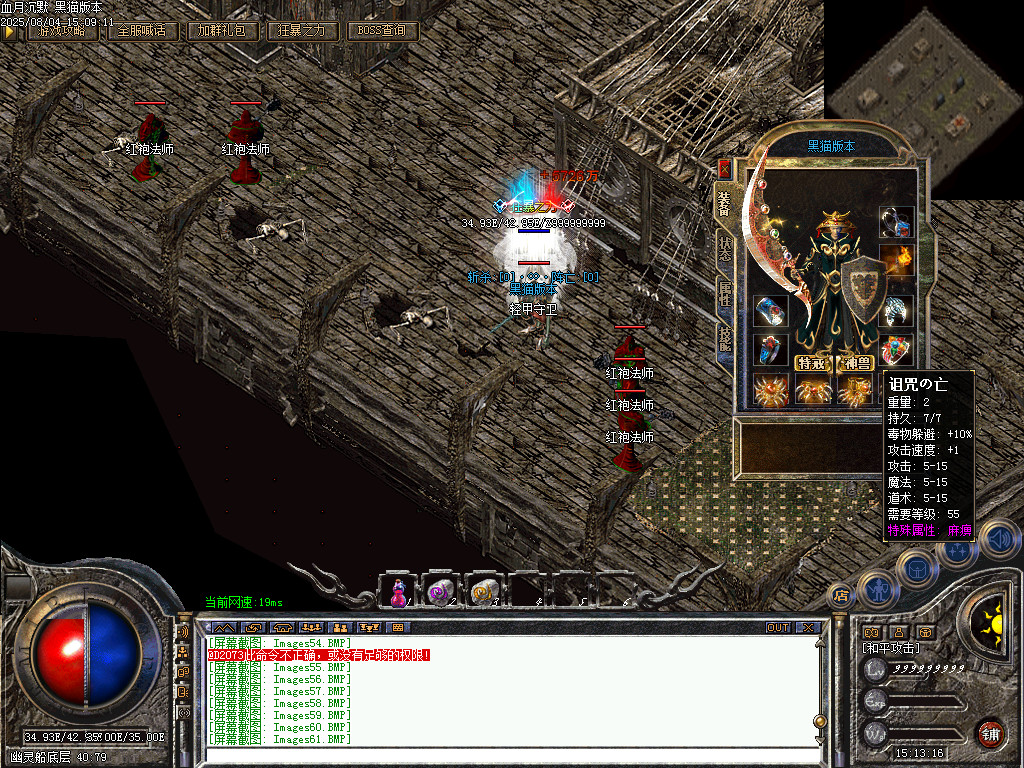The height and width of the screenshot is (768, 1024).
Task: Open the 神兽 divine beast button
Action: pos(857,363)
